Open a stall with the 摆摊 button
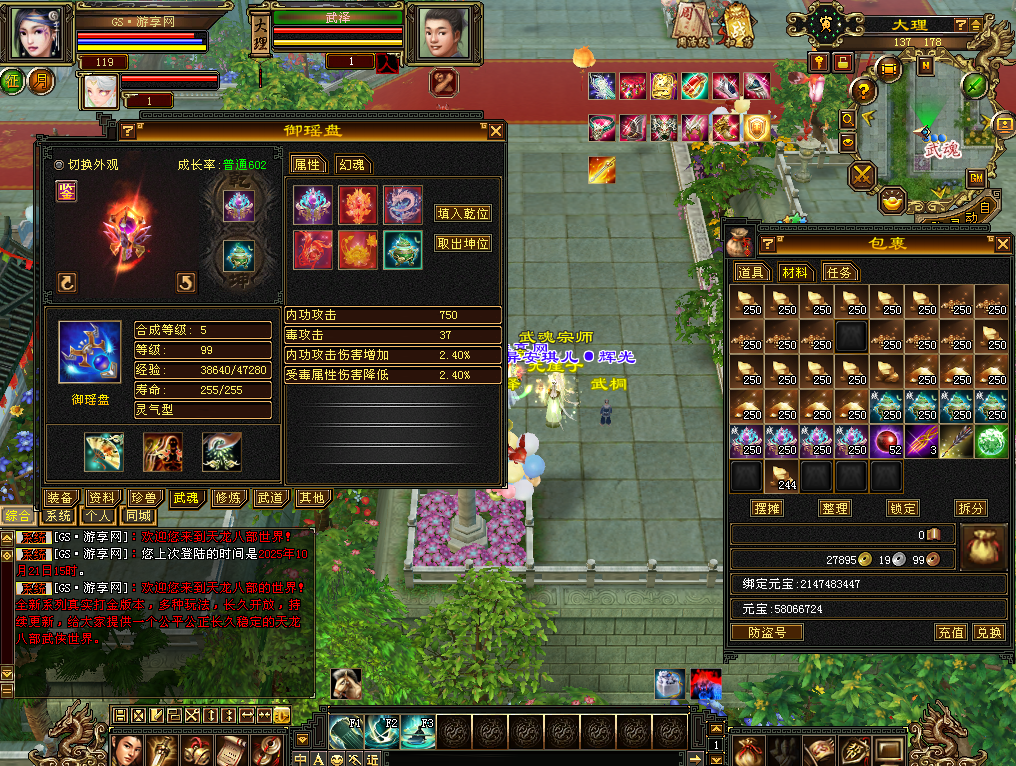This screenshot has width=1016, height=766. [767, 508]
